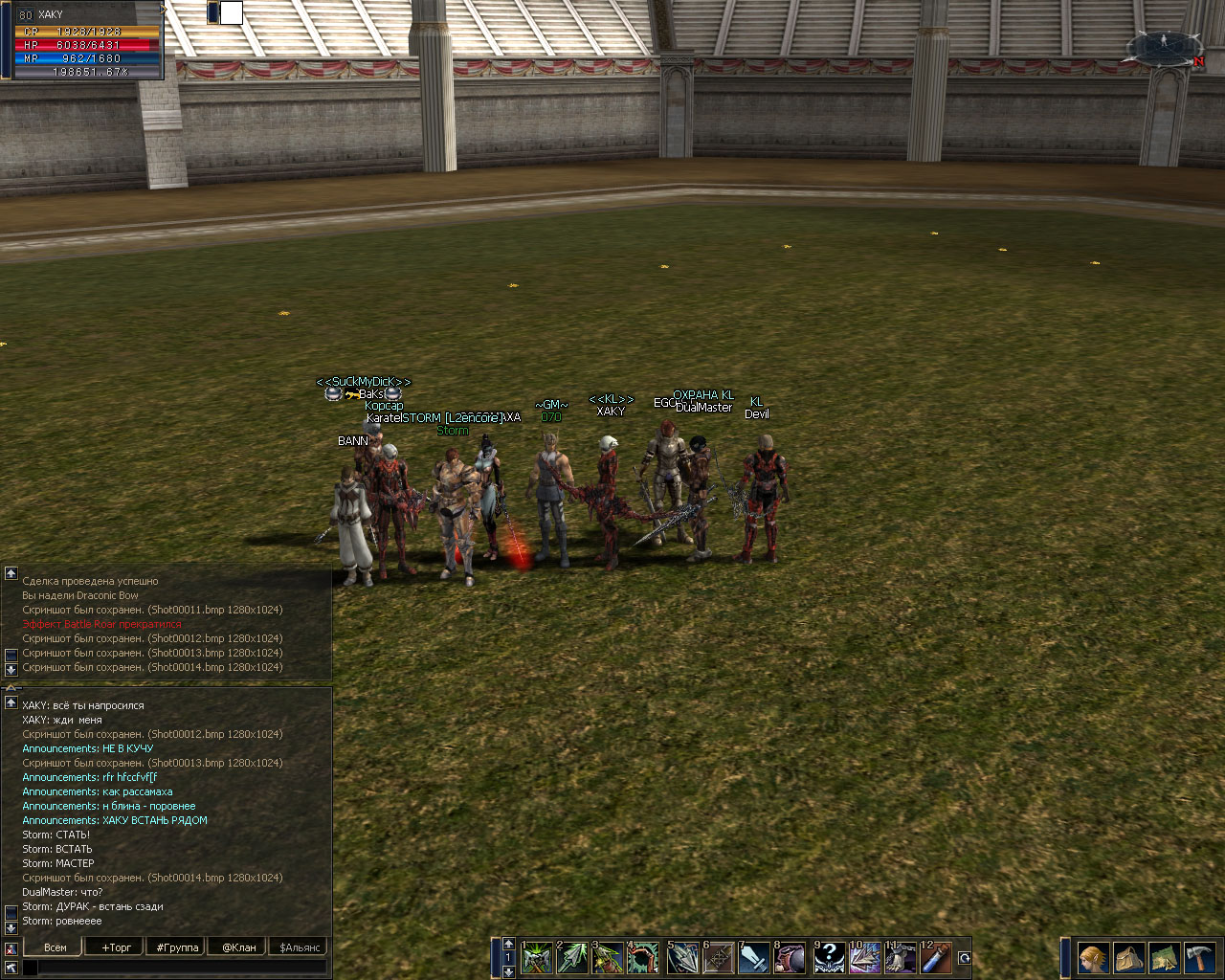Open the hammer actions menu icon
1225x980 pixels.
1199,957
